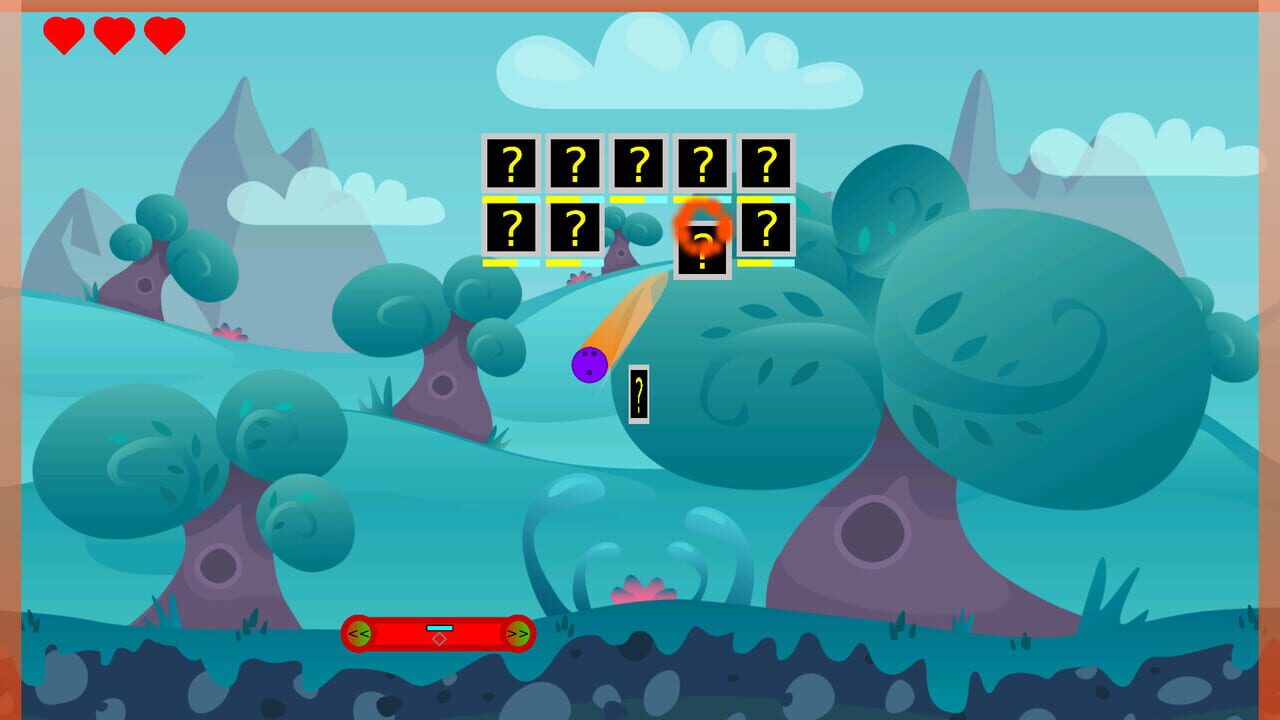Click the green left arrow button
The height and width of the screenshot is (720, 1280).
click(358, 633)
